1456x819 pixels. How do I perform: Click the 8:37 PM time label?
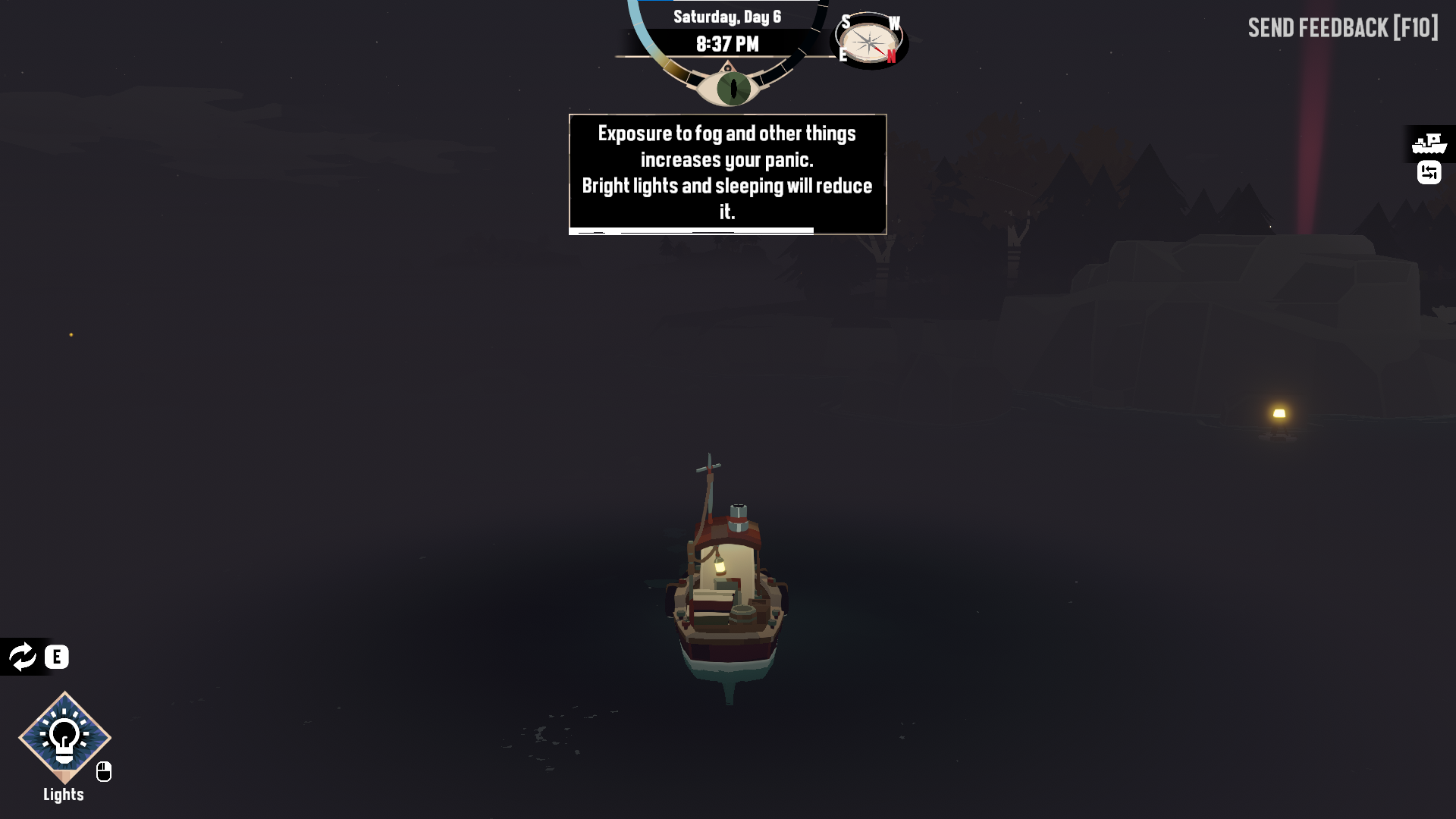click(726, 43)
